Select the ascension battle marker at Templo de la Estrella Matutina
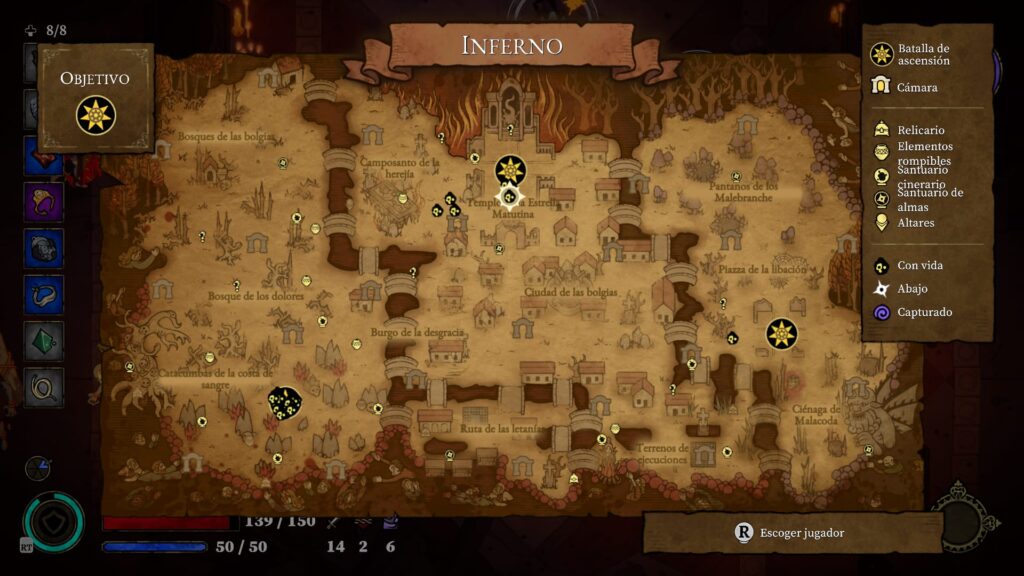This screenshot has height=576, width=1024. point(511,170)
